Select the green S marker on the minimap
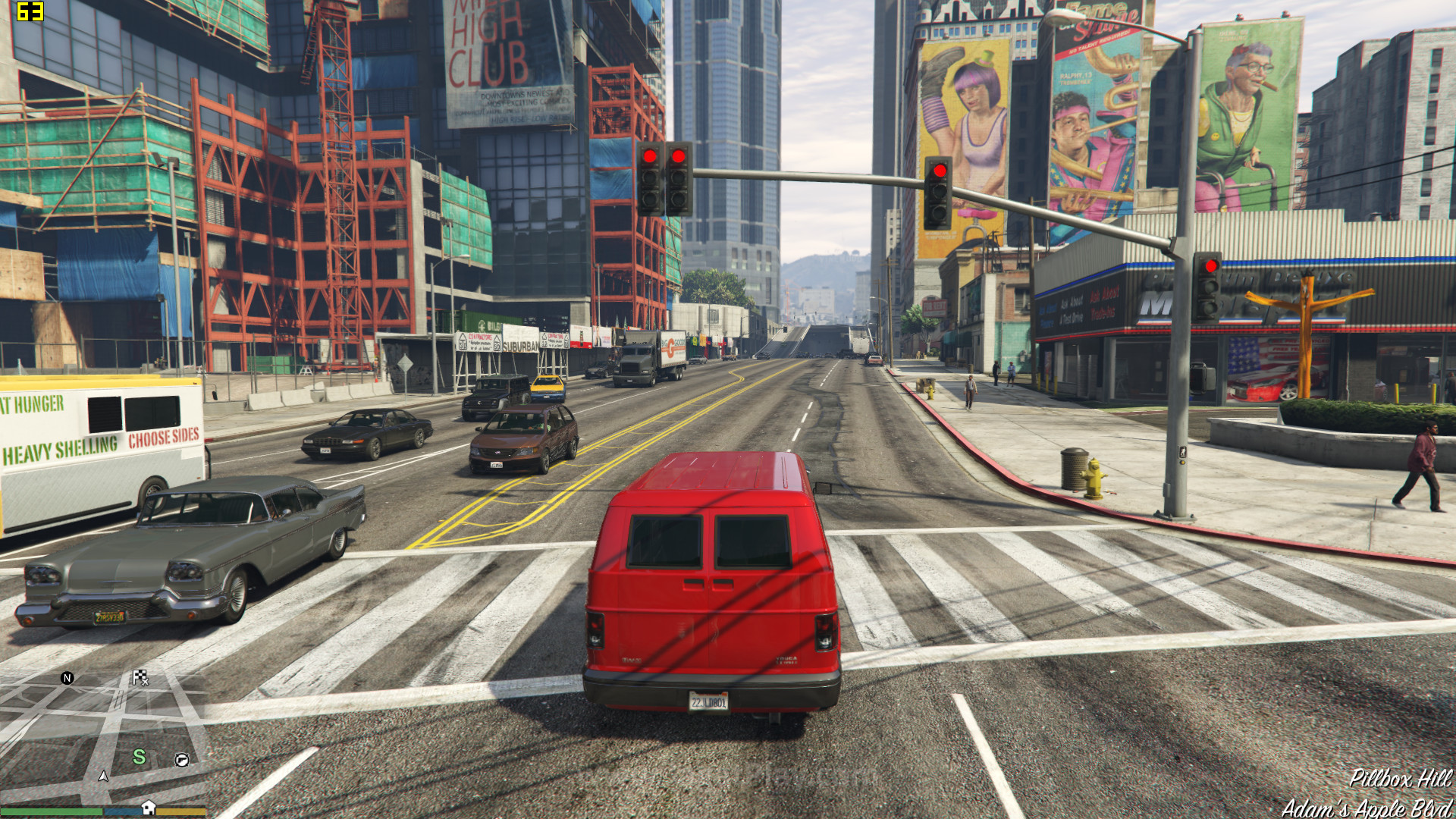This screenshot has height=819, width=1456. pyautogui.click(x=139, y=757)
